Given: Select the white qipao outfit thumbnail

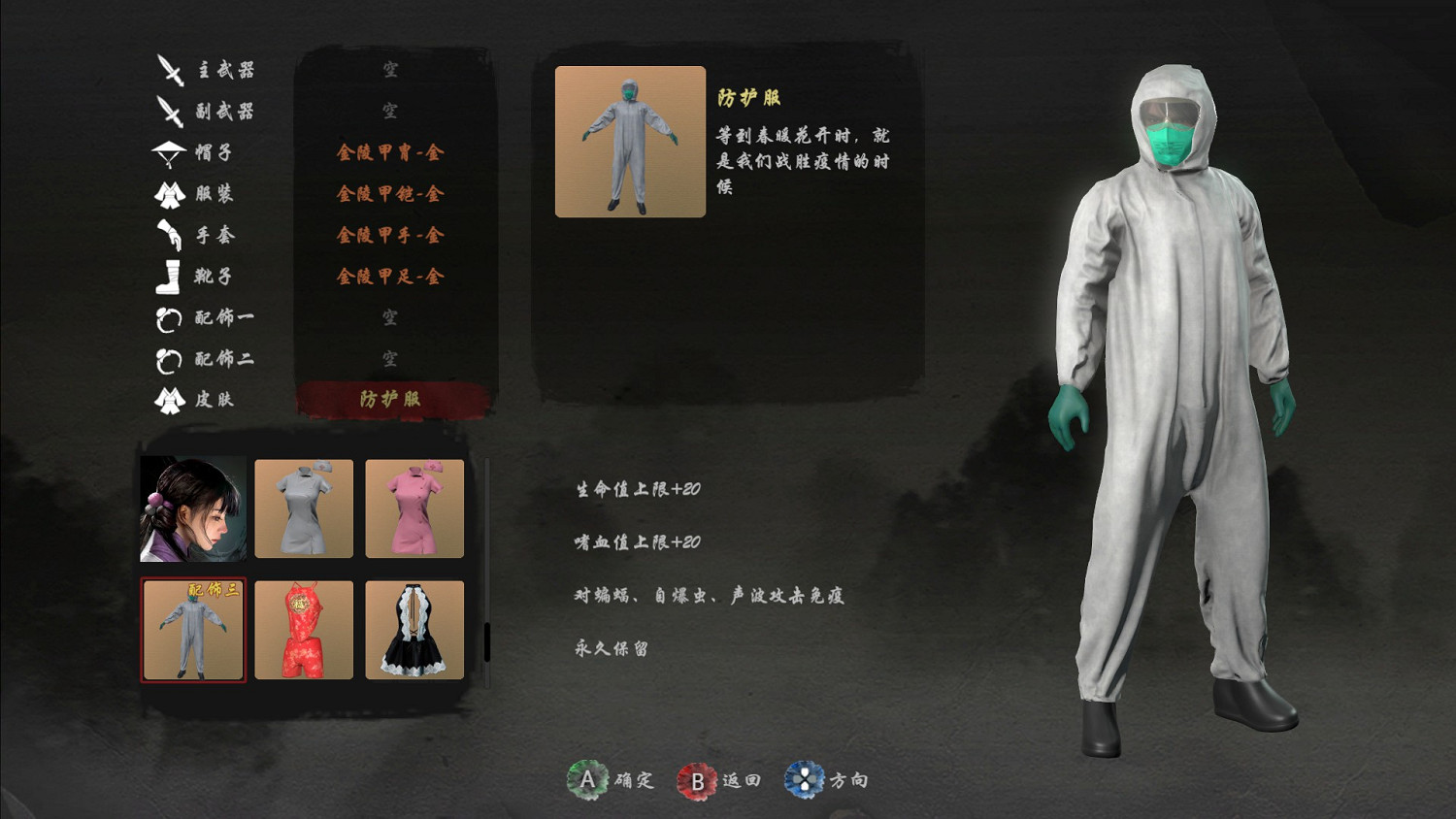Looking at the screenshot, I should pos(304,508).
